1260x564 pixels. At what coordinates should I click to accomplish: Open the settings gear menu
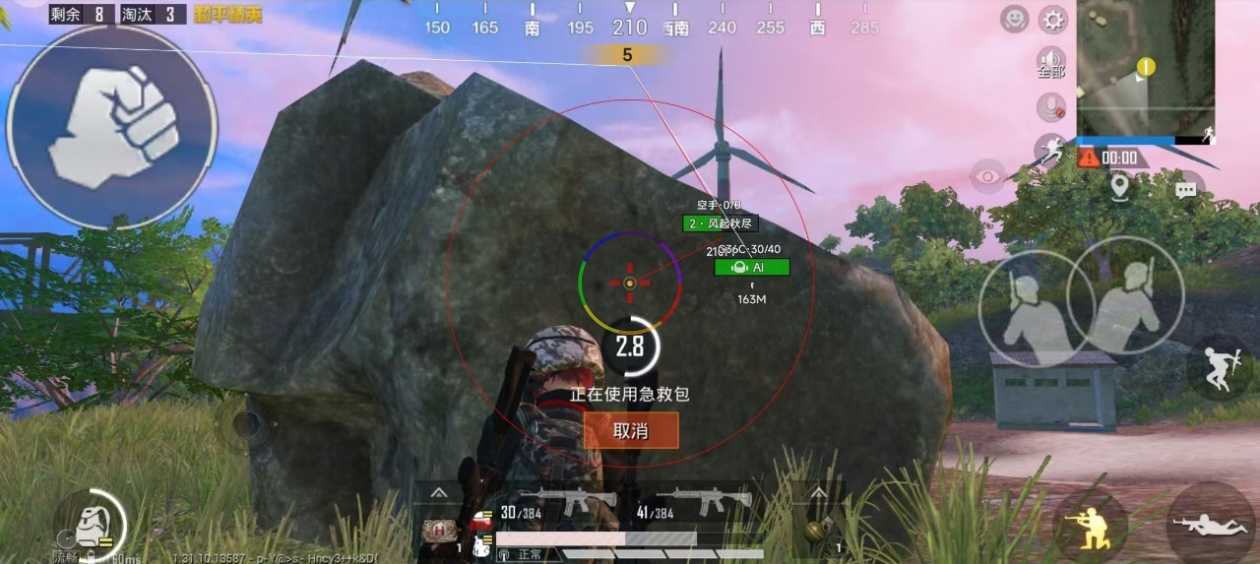(1052, 19)
